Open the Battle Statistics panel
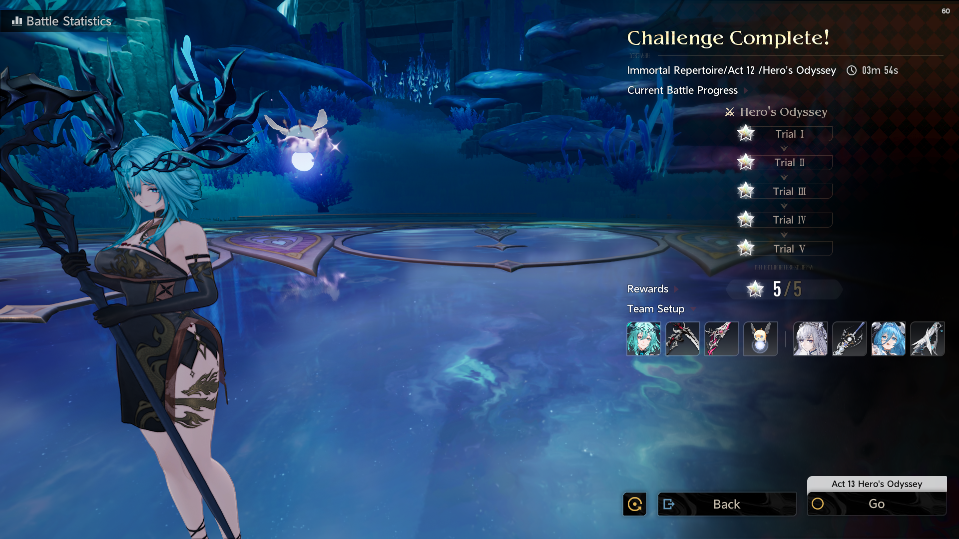Screen dimensions: 959x539 62,21
